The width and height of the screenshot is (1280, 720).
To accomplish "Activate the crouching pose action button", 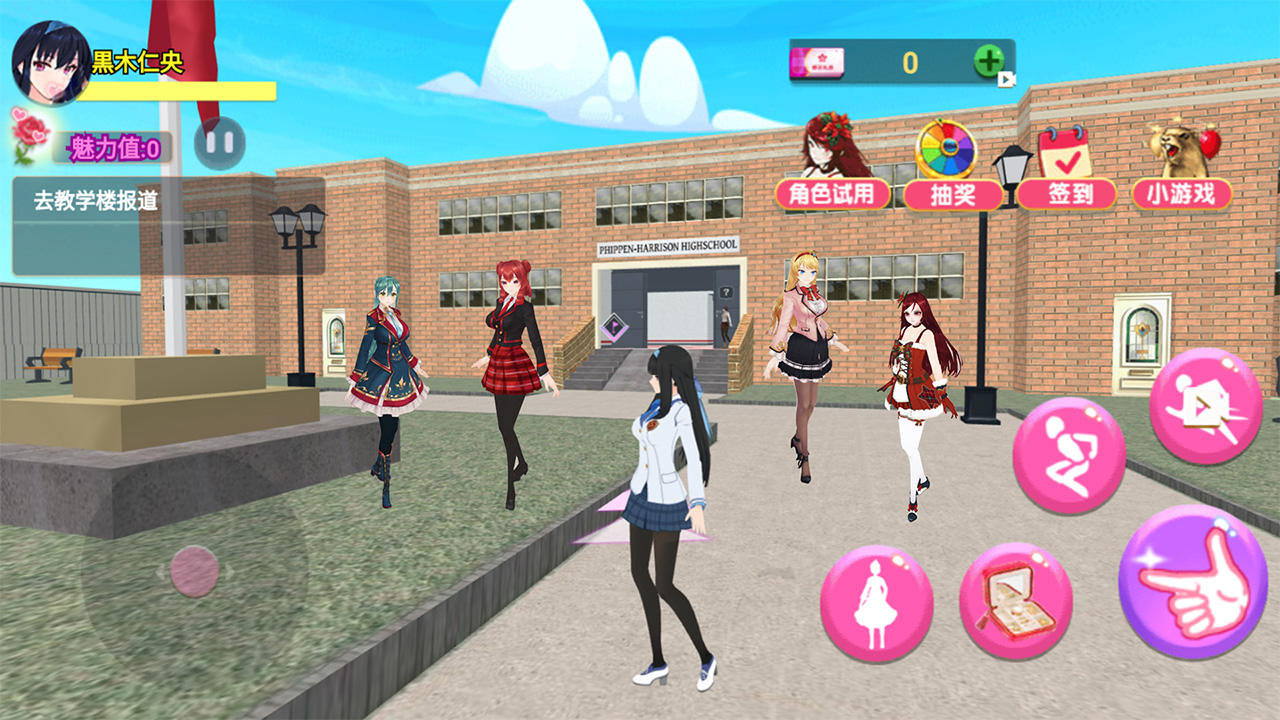I will [1069, 455].
